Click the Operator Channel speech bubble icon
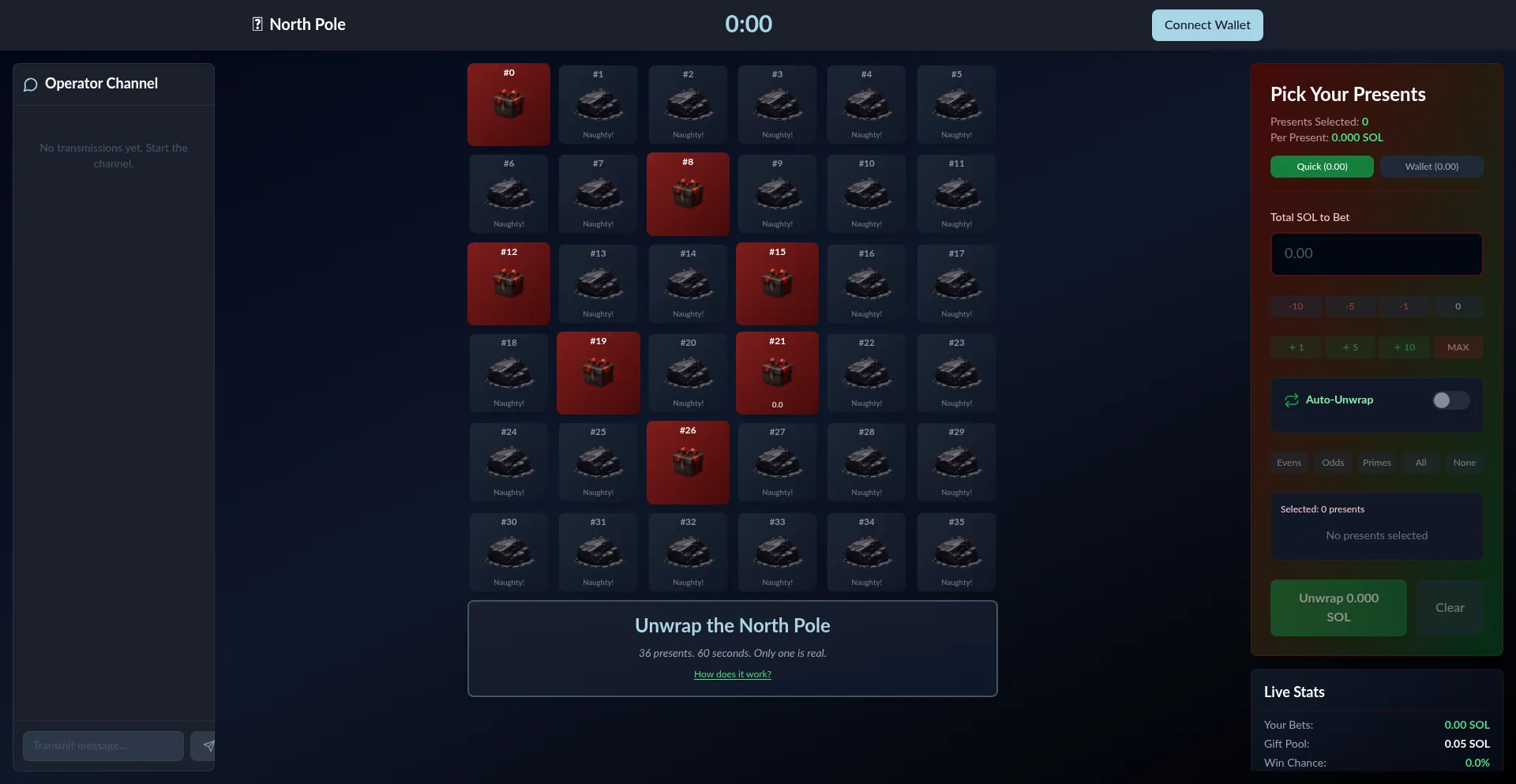 coord(31,84)
